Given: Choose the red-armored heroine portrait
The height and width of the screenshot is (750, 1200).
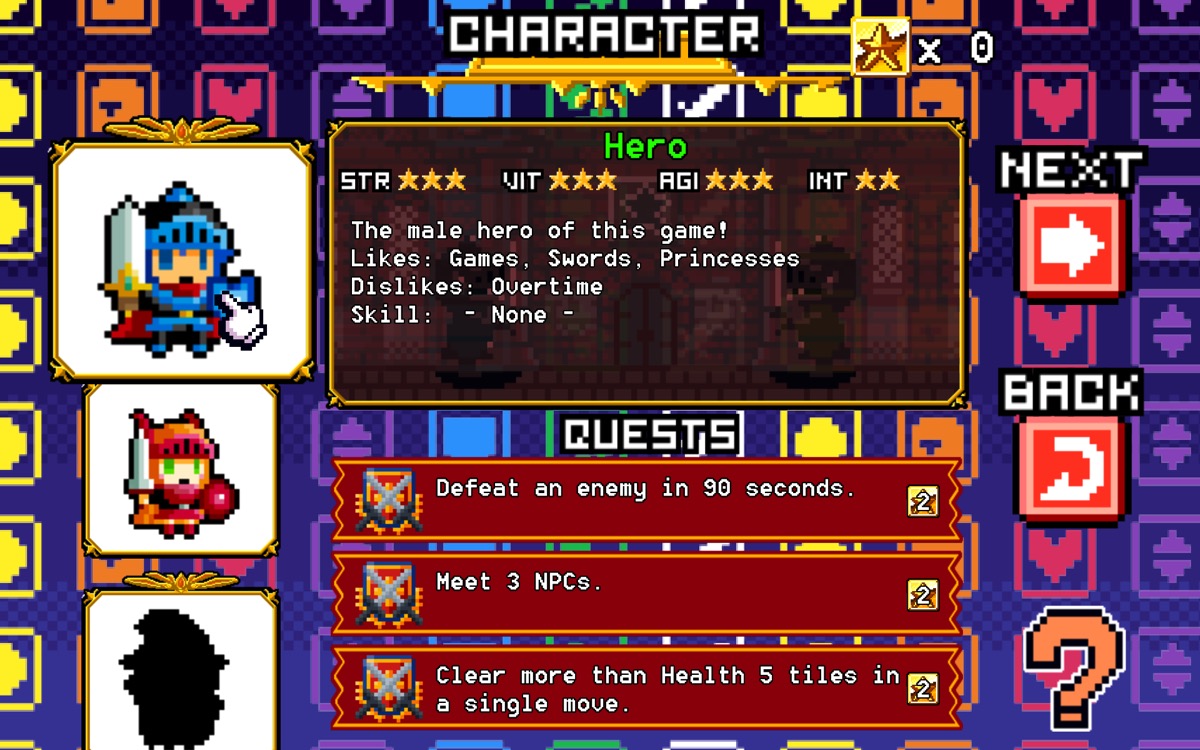Looking at the screenshot, I should click(181, 468).
